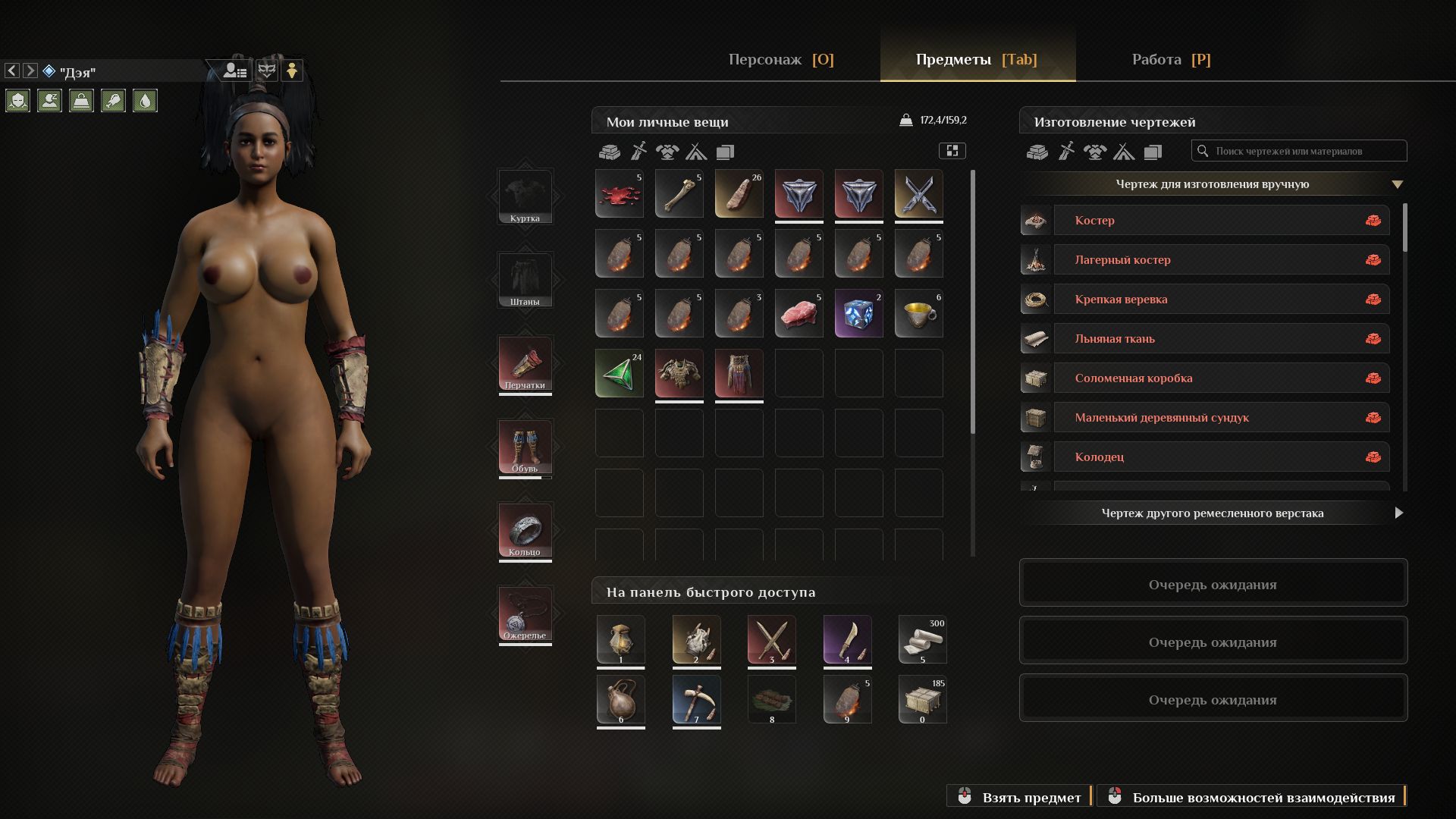Select the raw meat inventory item
Screen dimensions: 1456x819
[x=799, y=313]
